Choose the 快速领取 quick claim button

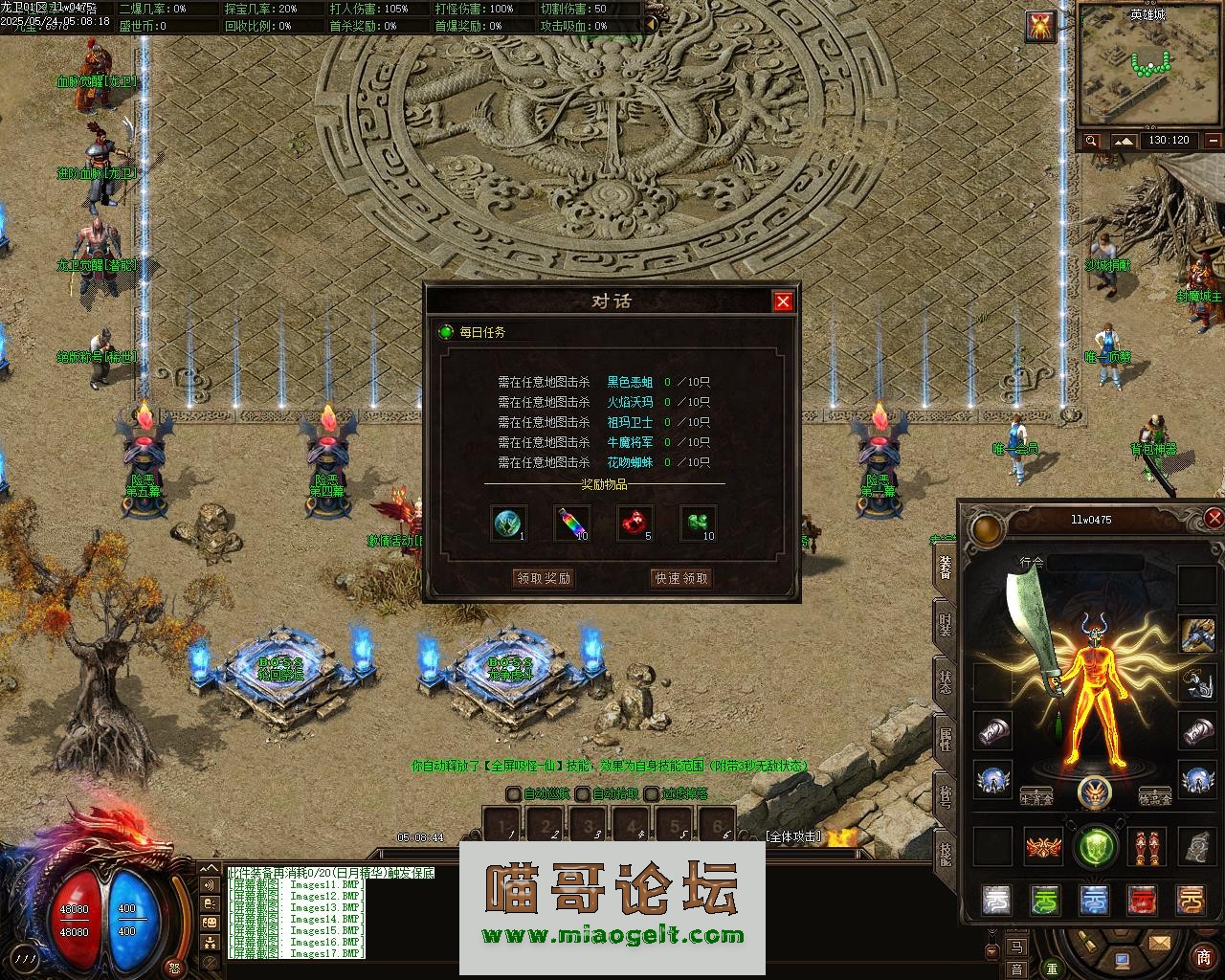coord(680,578)
